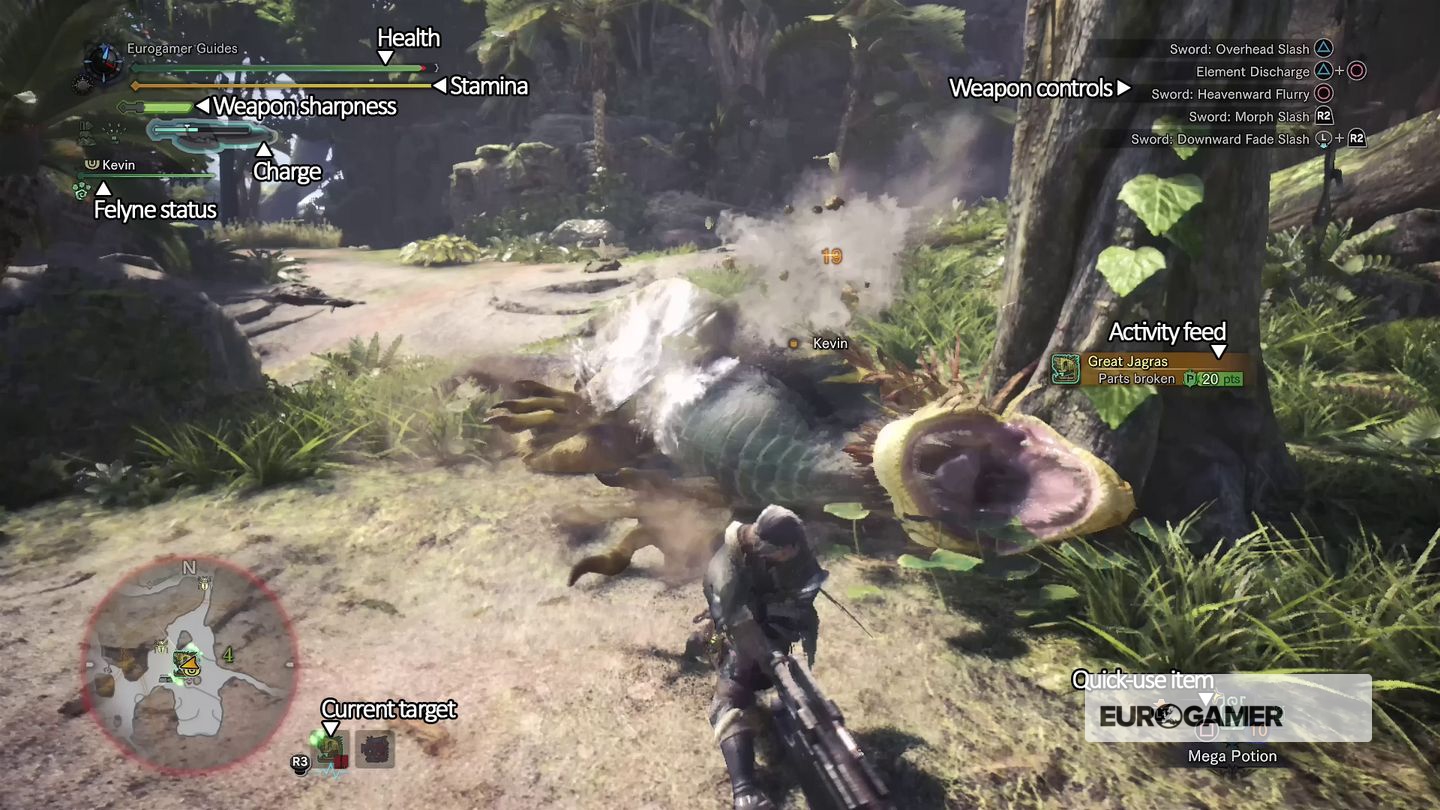Select the Sword: Morph Slash entry
Screen dimensions: 1440x810
pyautogui.click(x=1248, y=117)
